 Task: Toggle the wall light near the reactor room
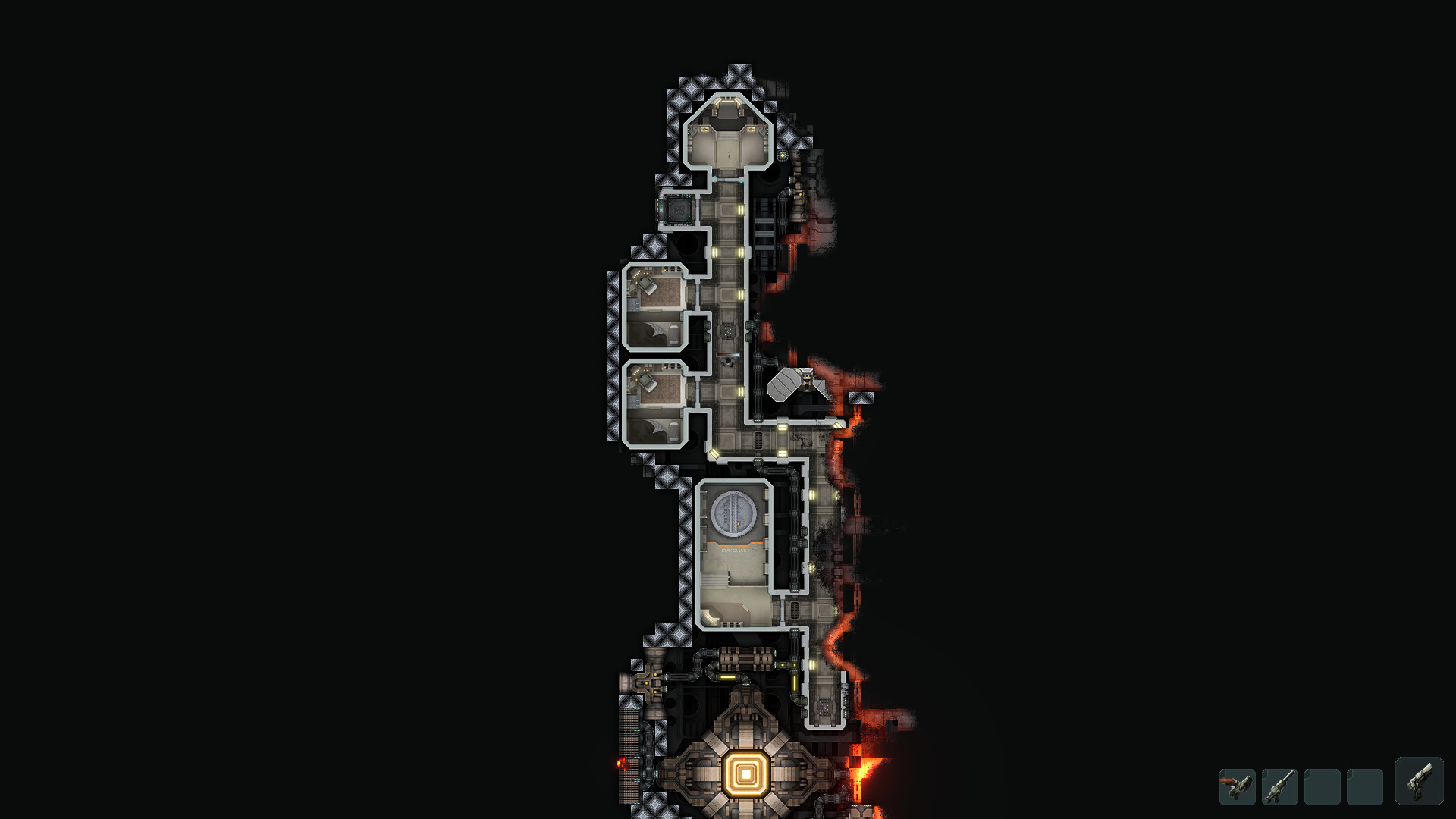tap(812, 666)
